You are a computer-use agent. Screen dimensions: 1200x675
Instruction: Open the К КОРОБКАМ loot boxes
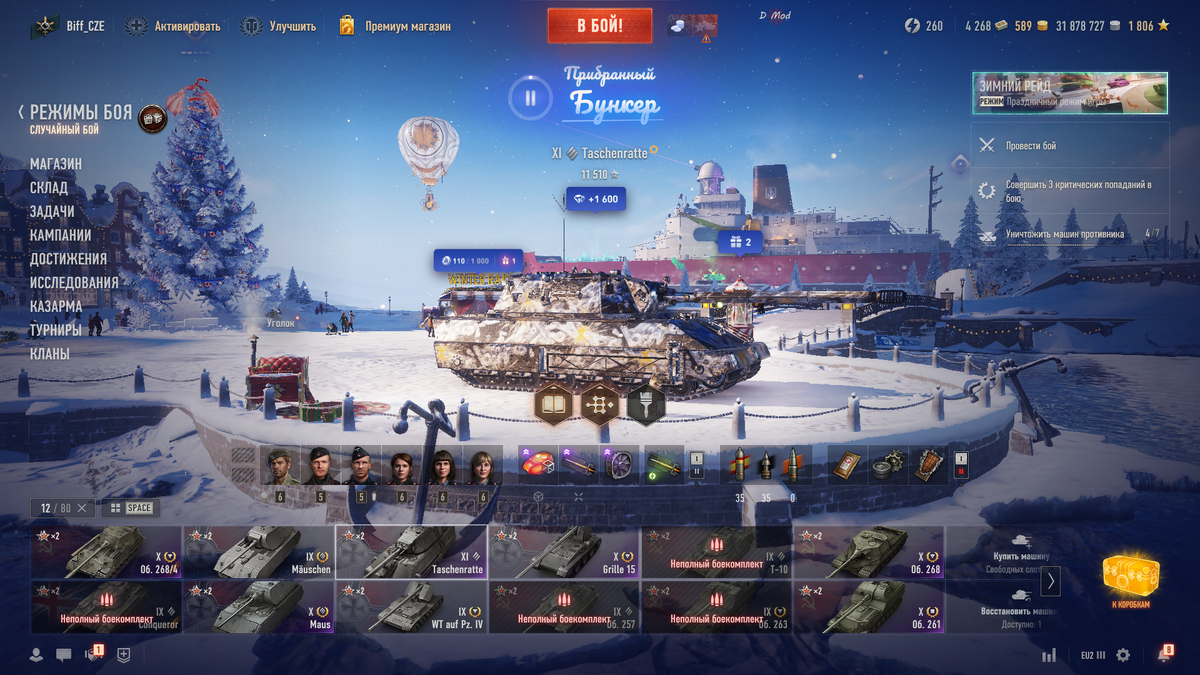click(x=1130, y=581)
